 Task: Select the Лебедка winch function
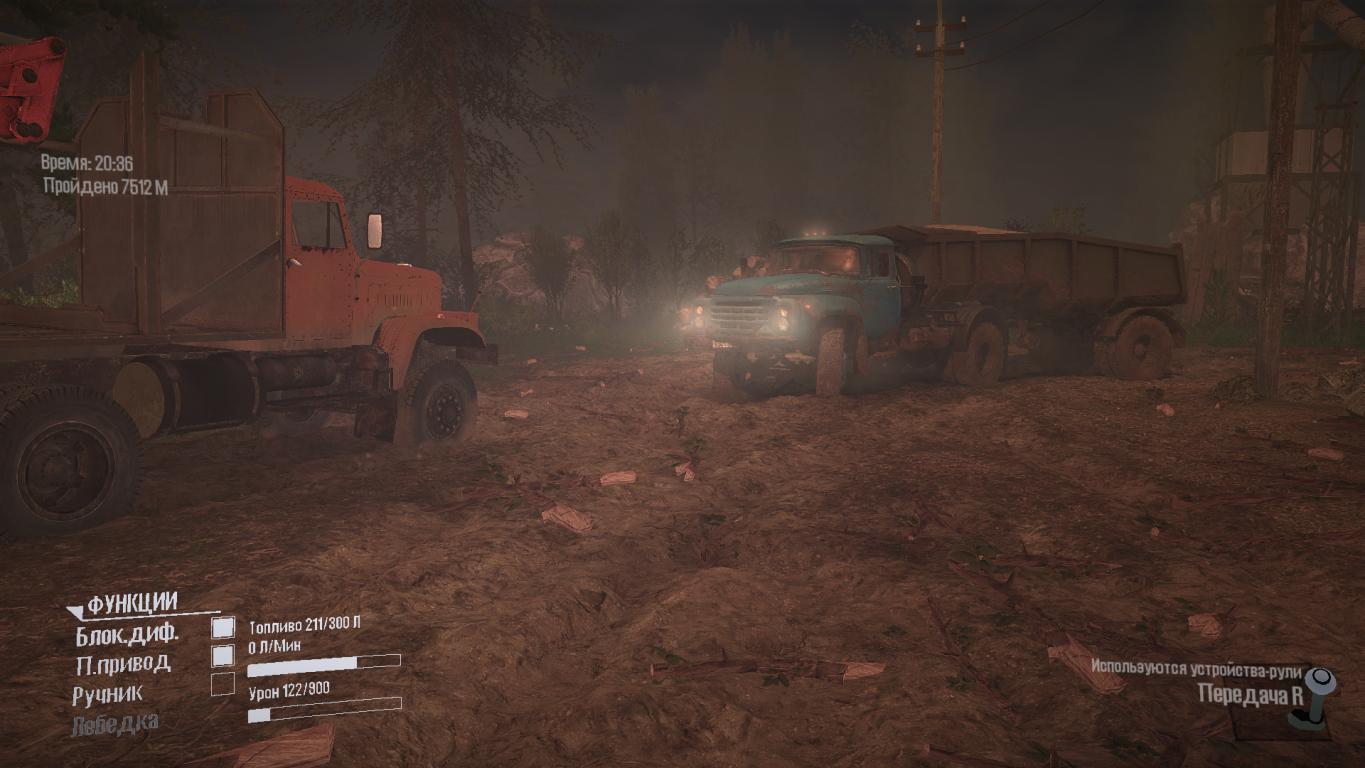[114, 723]
